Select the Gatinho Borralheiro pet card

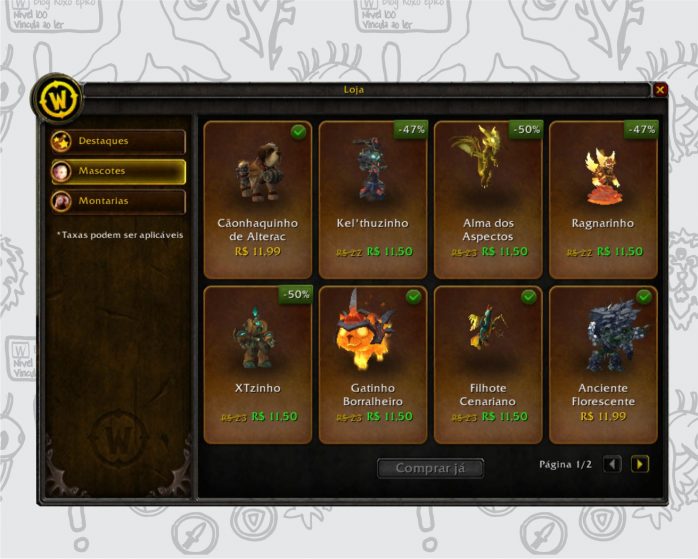(x=373, y=364)
